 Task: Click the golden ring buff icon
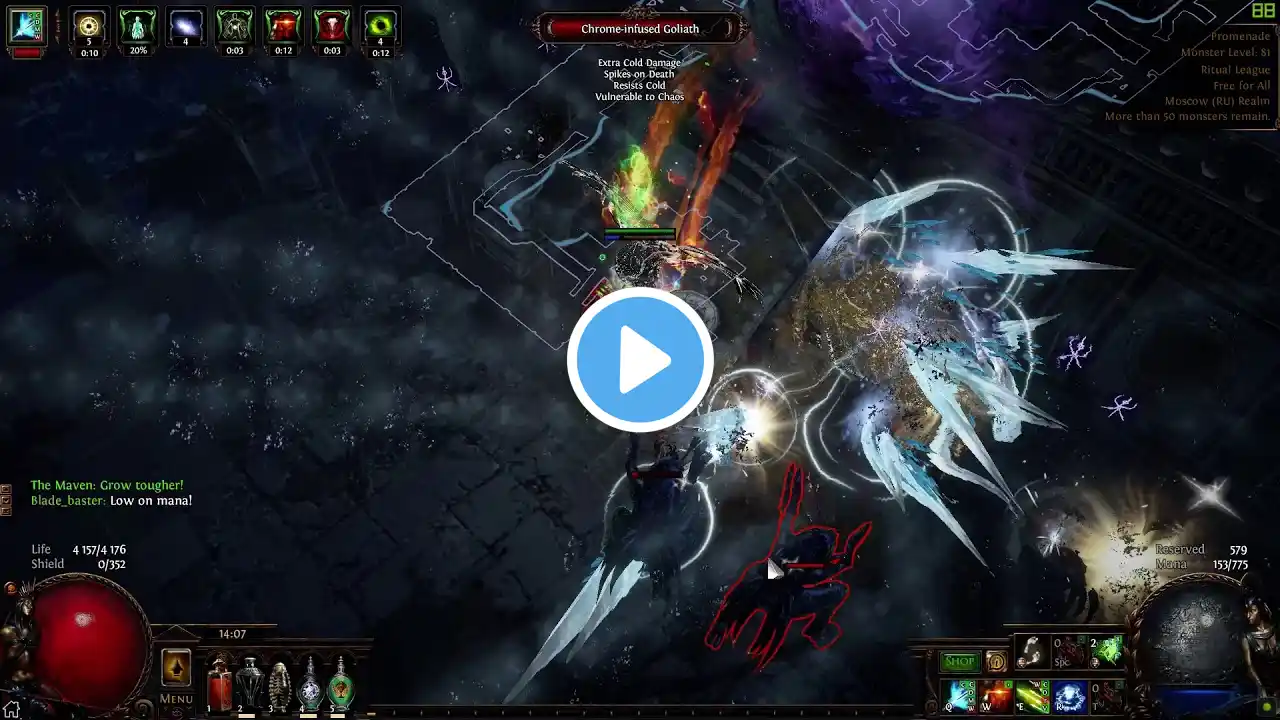[x=89, y=28]
